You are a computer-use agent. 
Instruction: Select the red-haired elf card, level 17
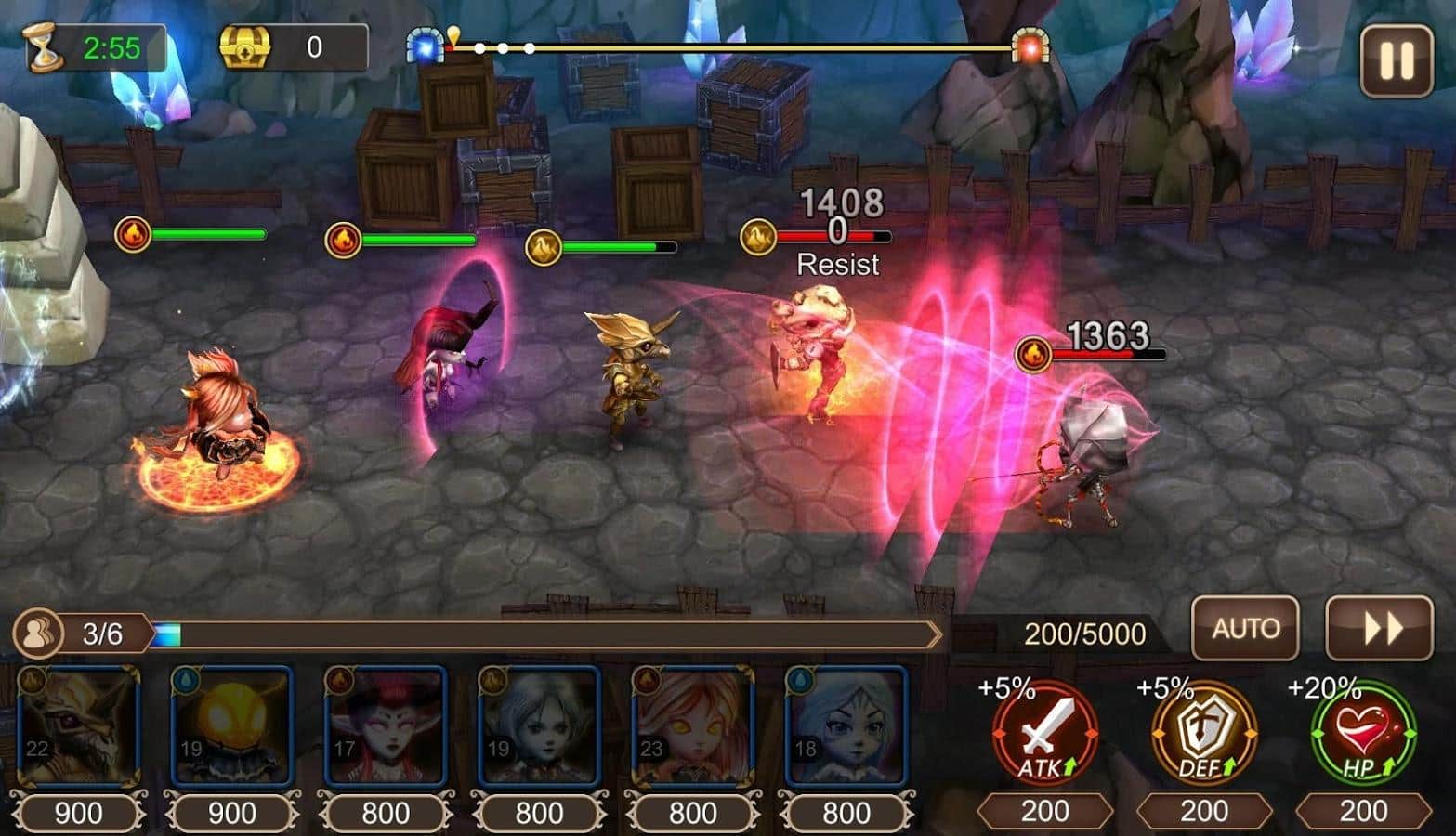(386, 727)
